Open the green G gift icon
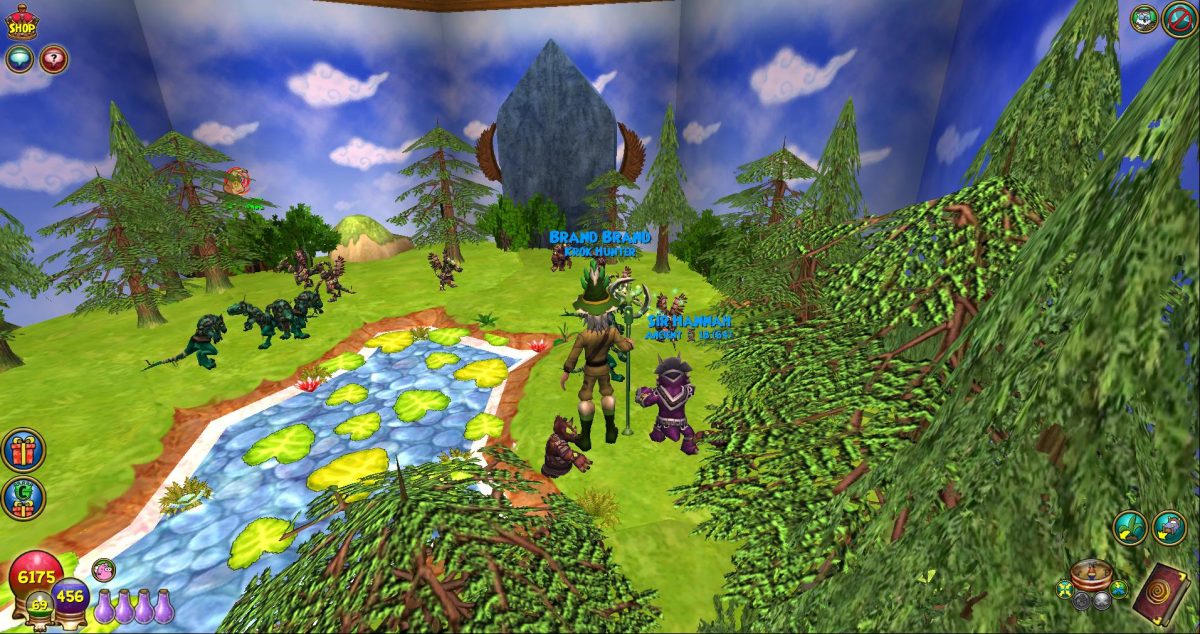1200x634 pixels. click(23, 497)
